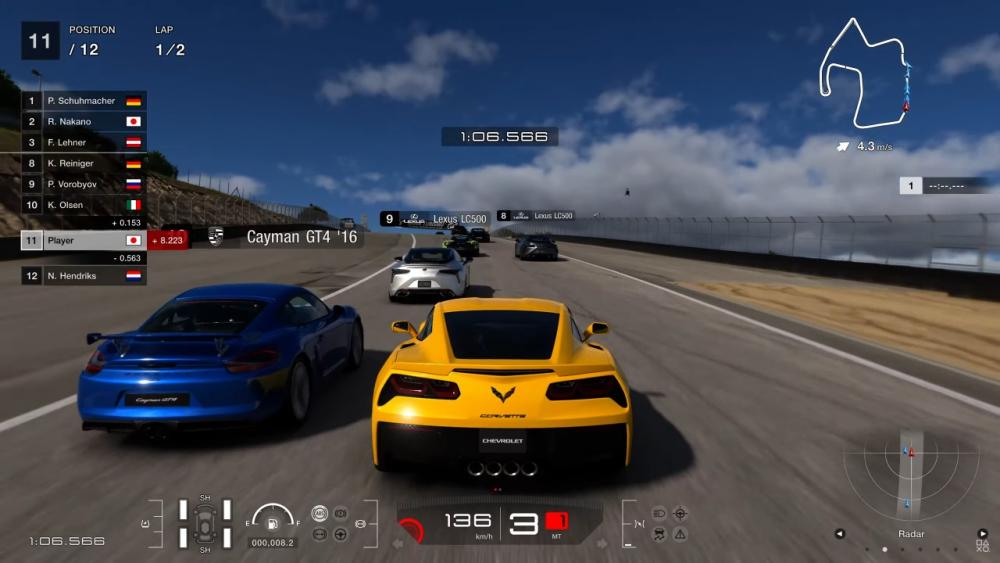Show the next multi-function display page
The height and width of the screenshot is (563, 1000).
[x=982, y=534]
